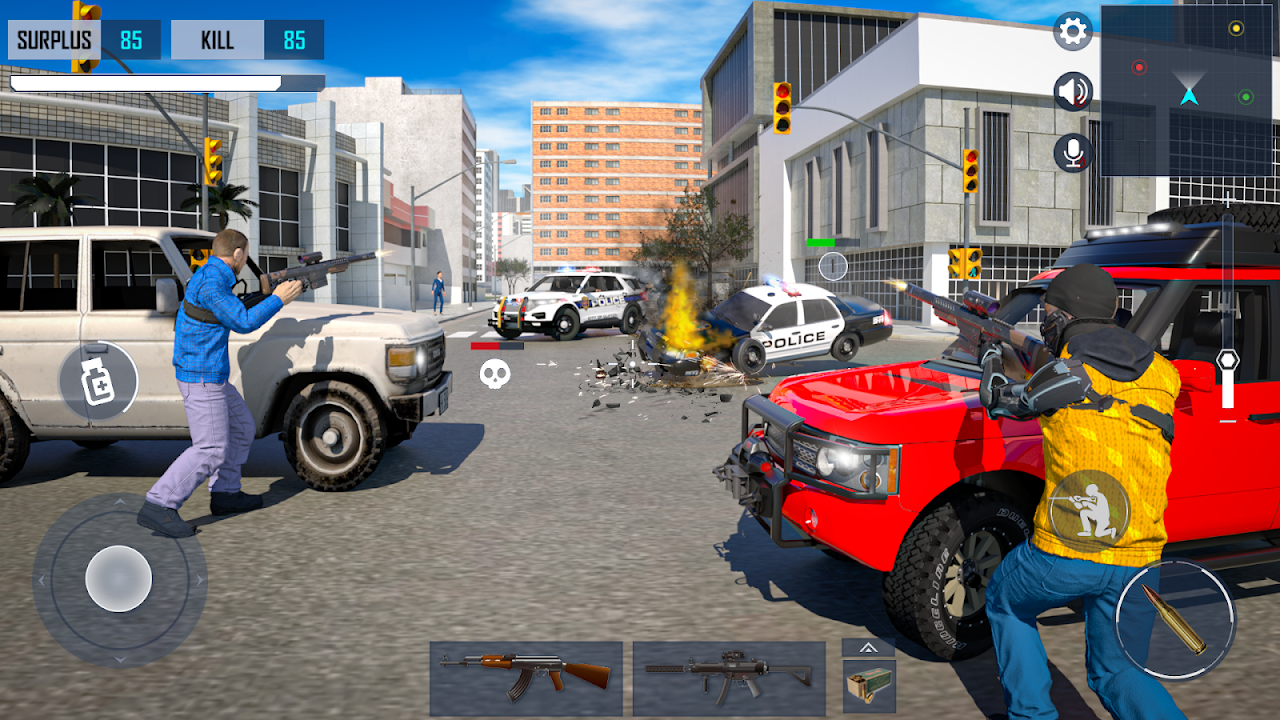1280x720 pixels.
Task: Open the radar minimap
Action: 1188,90
